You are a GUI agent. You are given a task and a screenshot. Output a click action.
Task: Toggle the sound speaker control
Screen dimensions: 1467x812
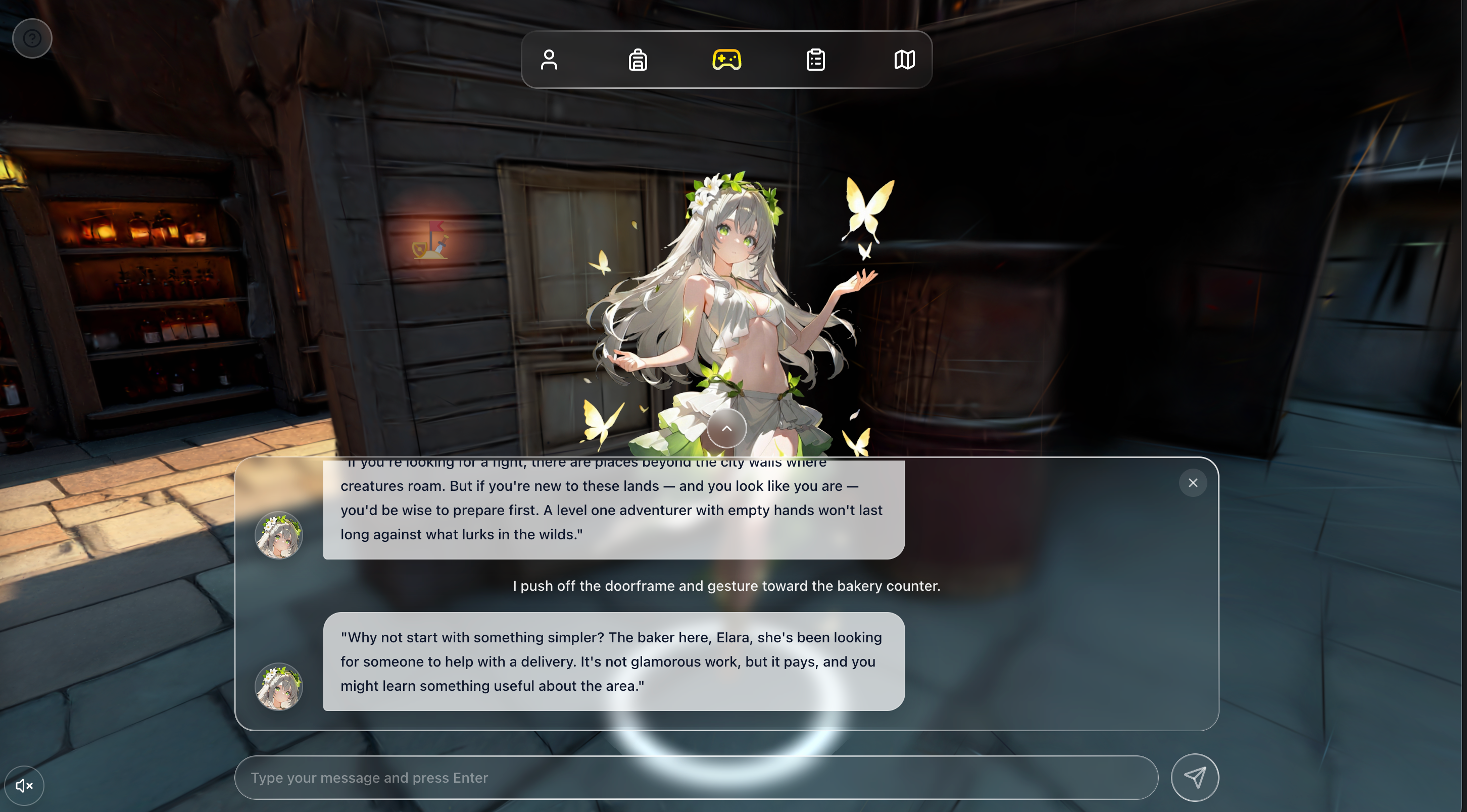click(24, 785)
